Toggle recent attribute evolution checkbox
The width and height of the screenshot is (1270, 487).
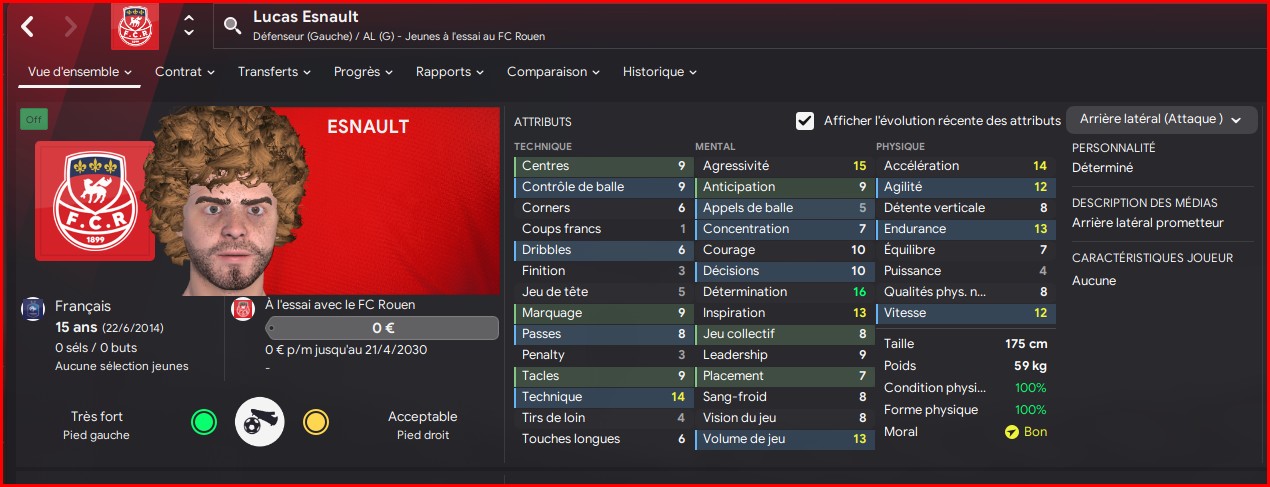pyautogui.click(x=805, y=121)
